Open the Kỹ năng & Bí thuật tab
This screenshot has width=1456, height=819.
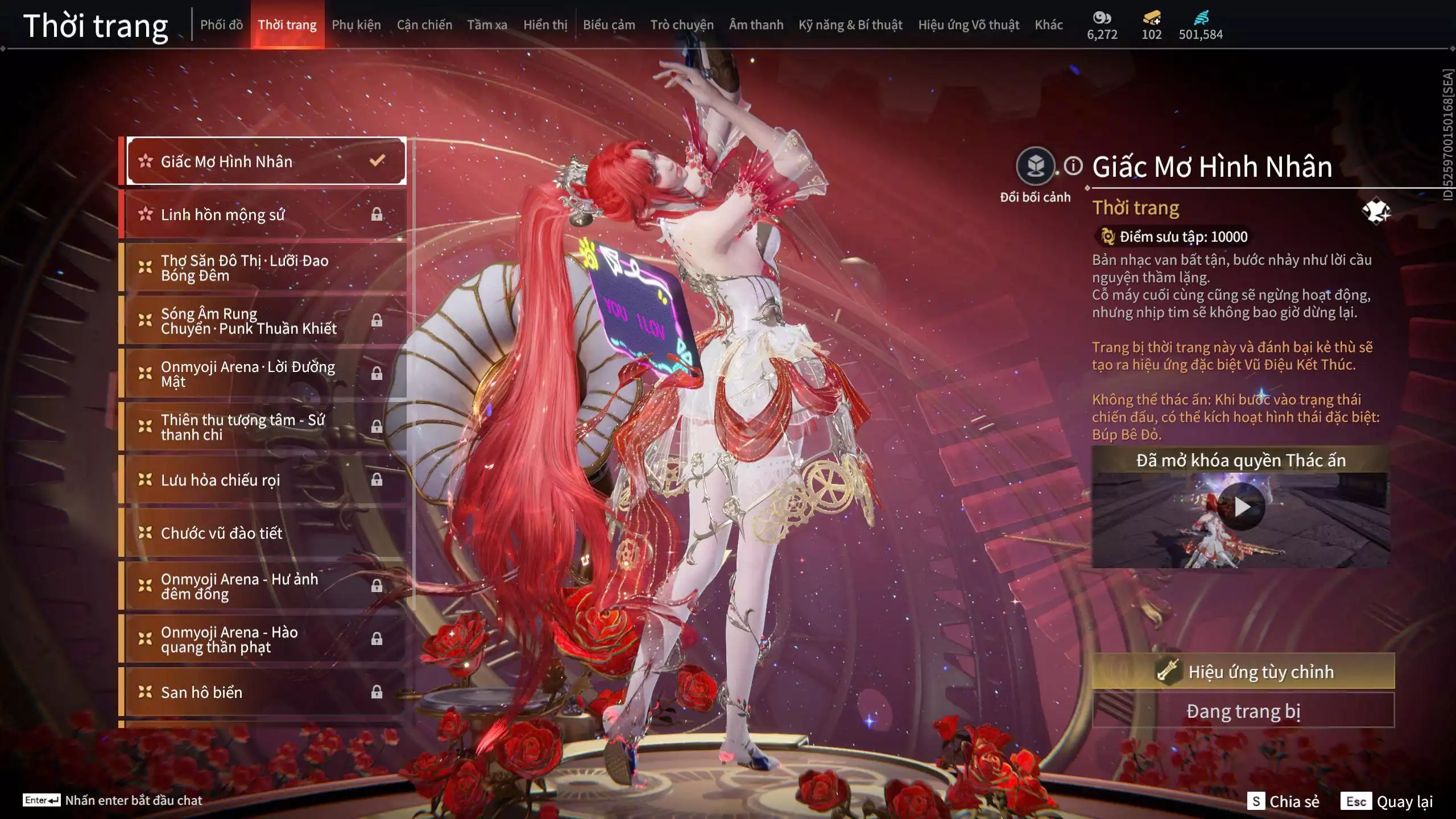coord(850,25)
